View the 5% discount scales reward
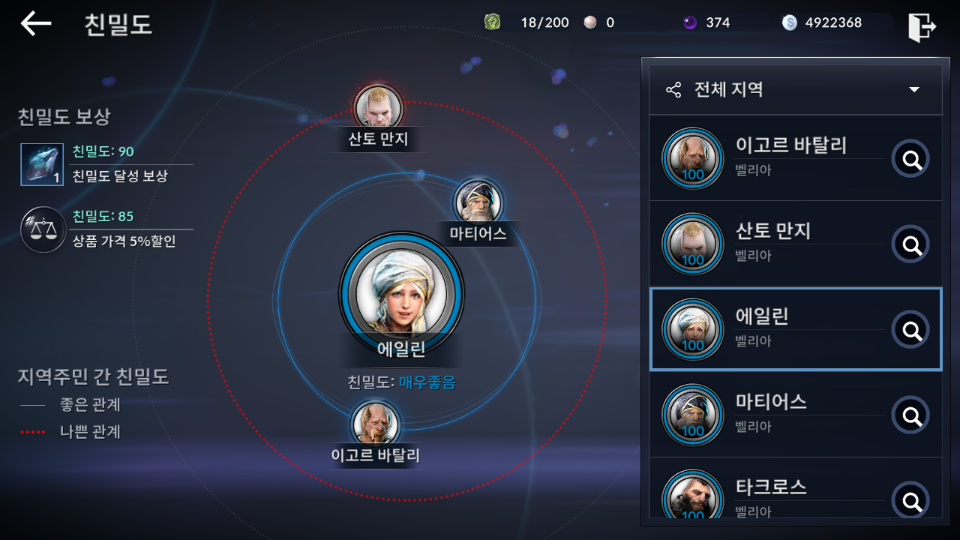This screenshot has height=540, width=960. [x=42, y=229]
